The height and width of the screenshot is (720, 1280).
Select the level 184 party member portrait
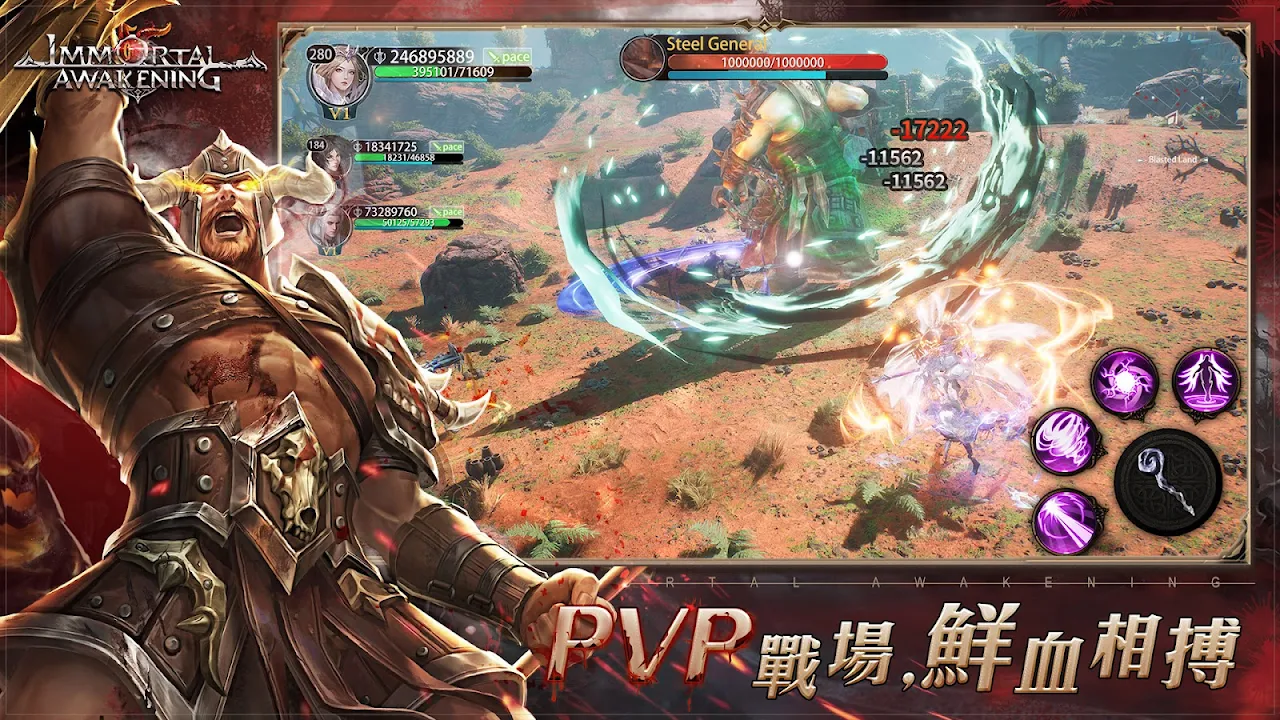point(333,159)
